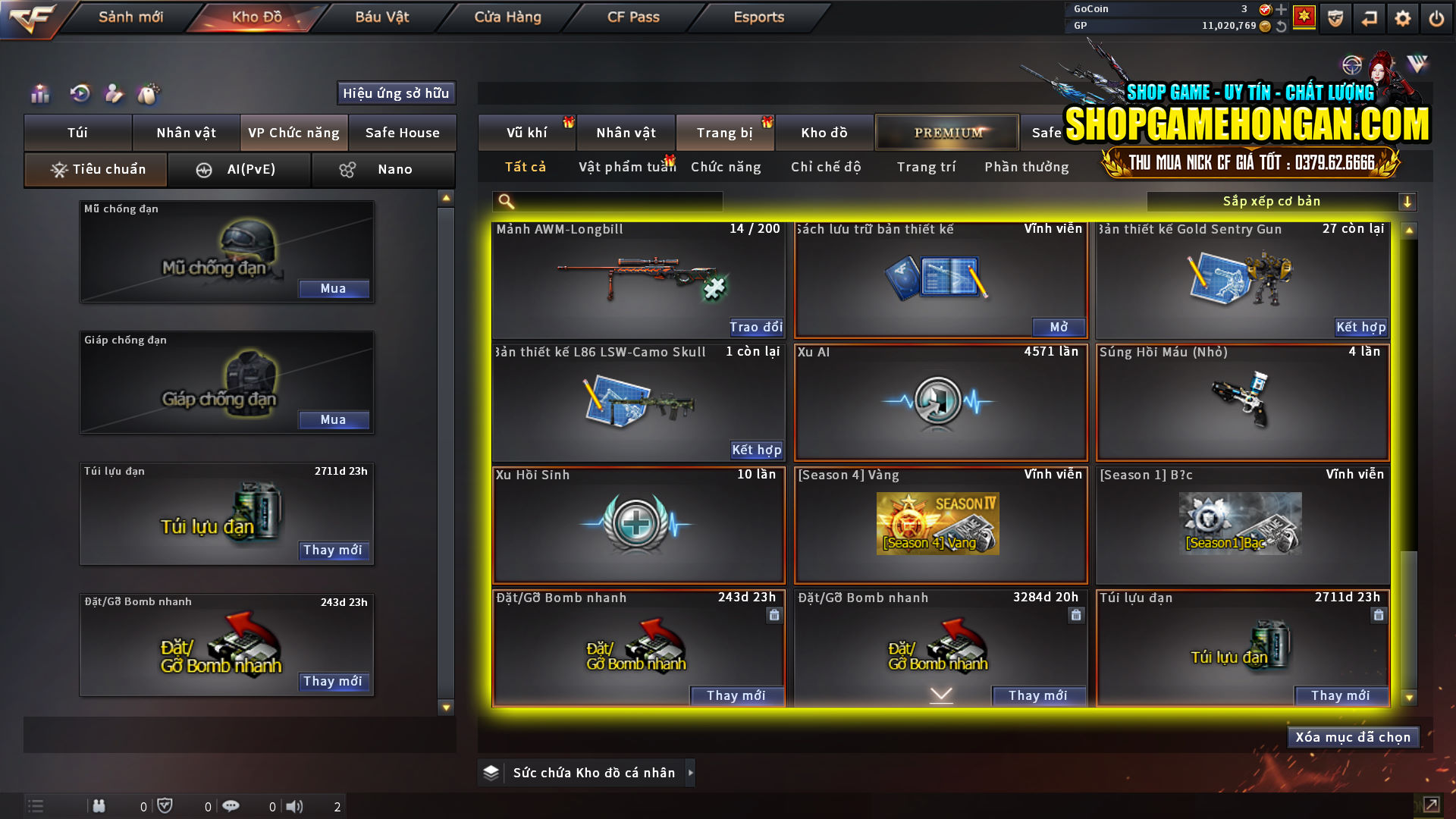
Task: Click Mua on Mũ chống đạn
Action: 334,288
